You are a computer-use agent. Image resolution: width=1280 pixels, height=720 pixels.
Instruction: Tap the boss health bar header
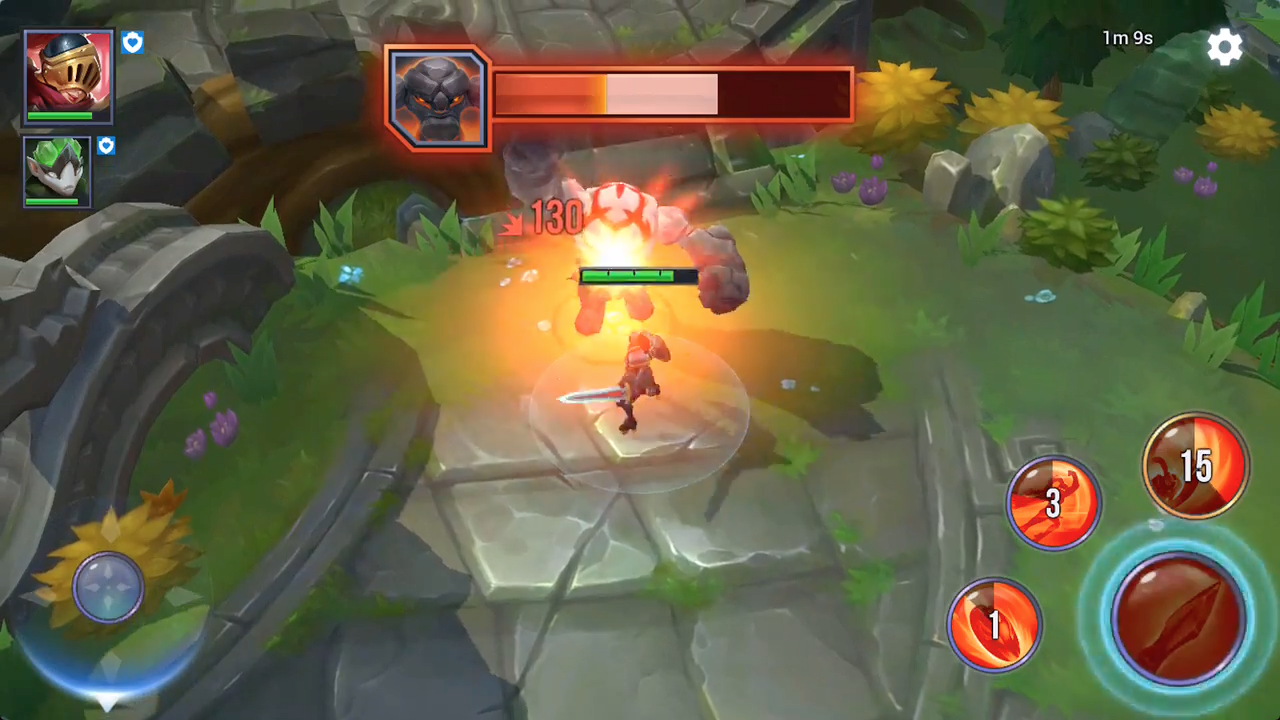pyautogui.click(x=670, y=93)
